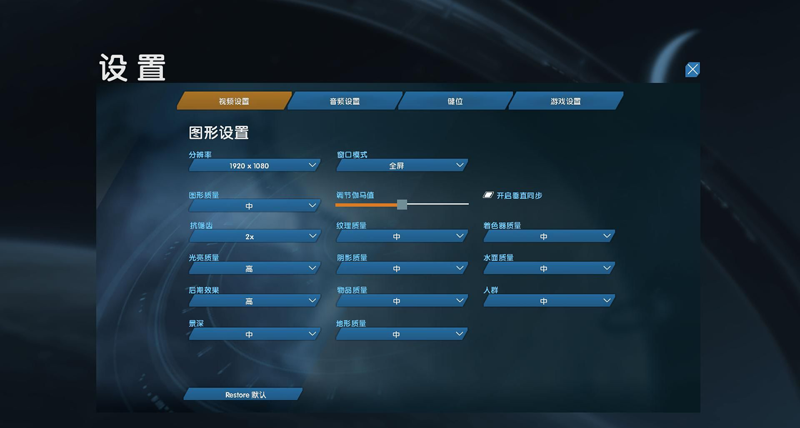Close the settings window with the X
This screenshot has width=800, height=428.
pyautogui.click(x=692, y=70)
